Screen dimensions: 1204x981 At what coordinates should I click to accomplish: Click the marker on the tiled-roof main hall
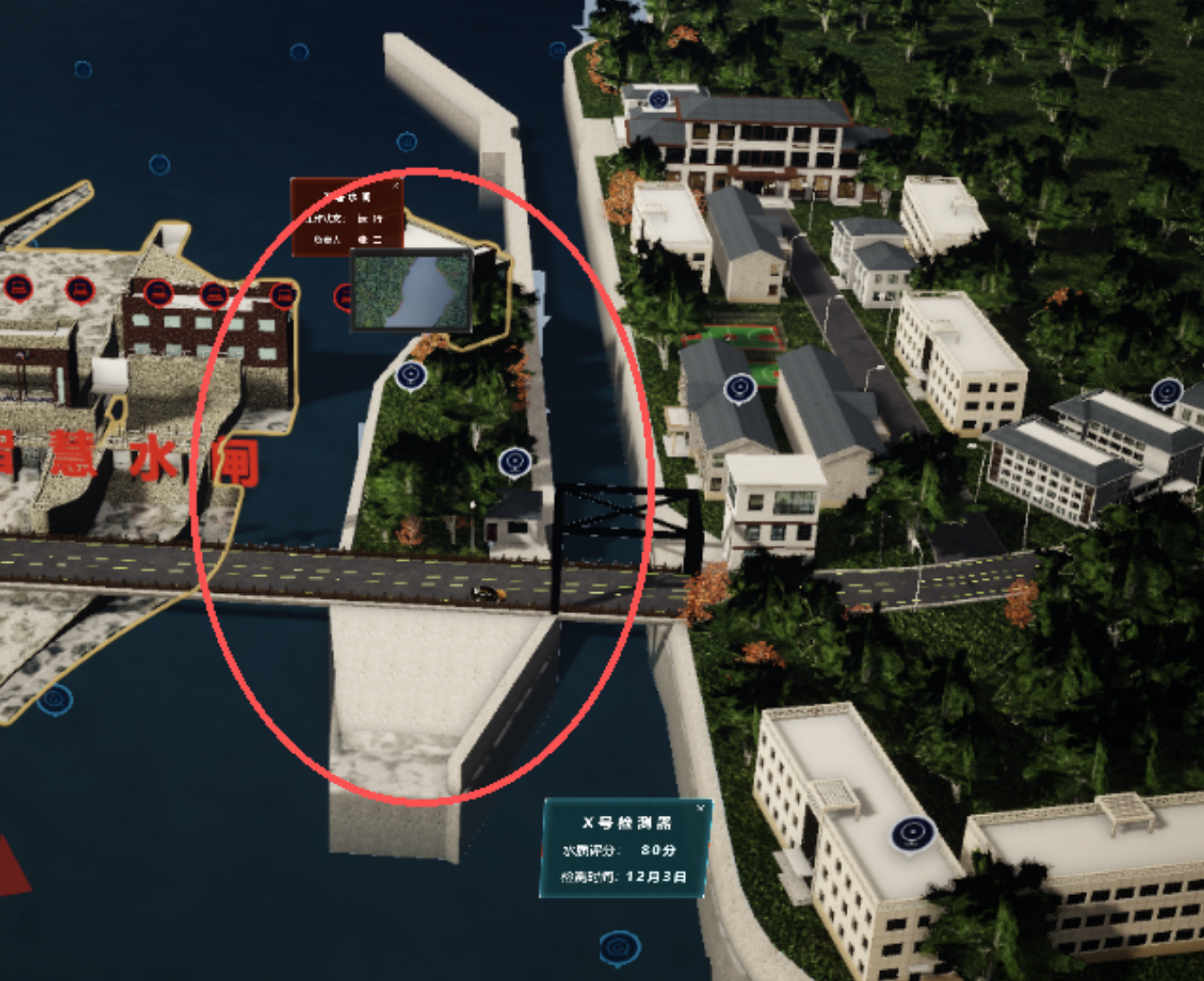658,99
